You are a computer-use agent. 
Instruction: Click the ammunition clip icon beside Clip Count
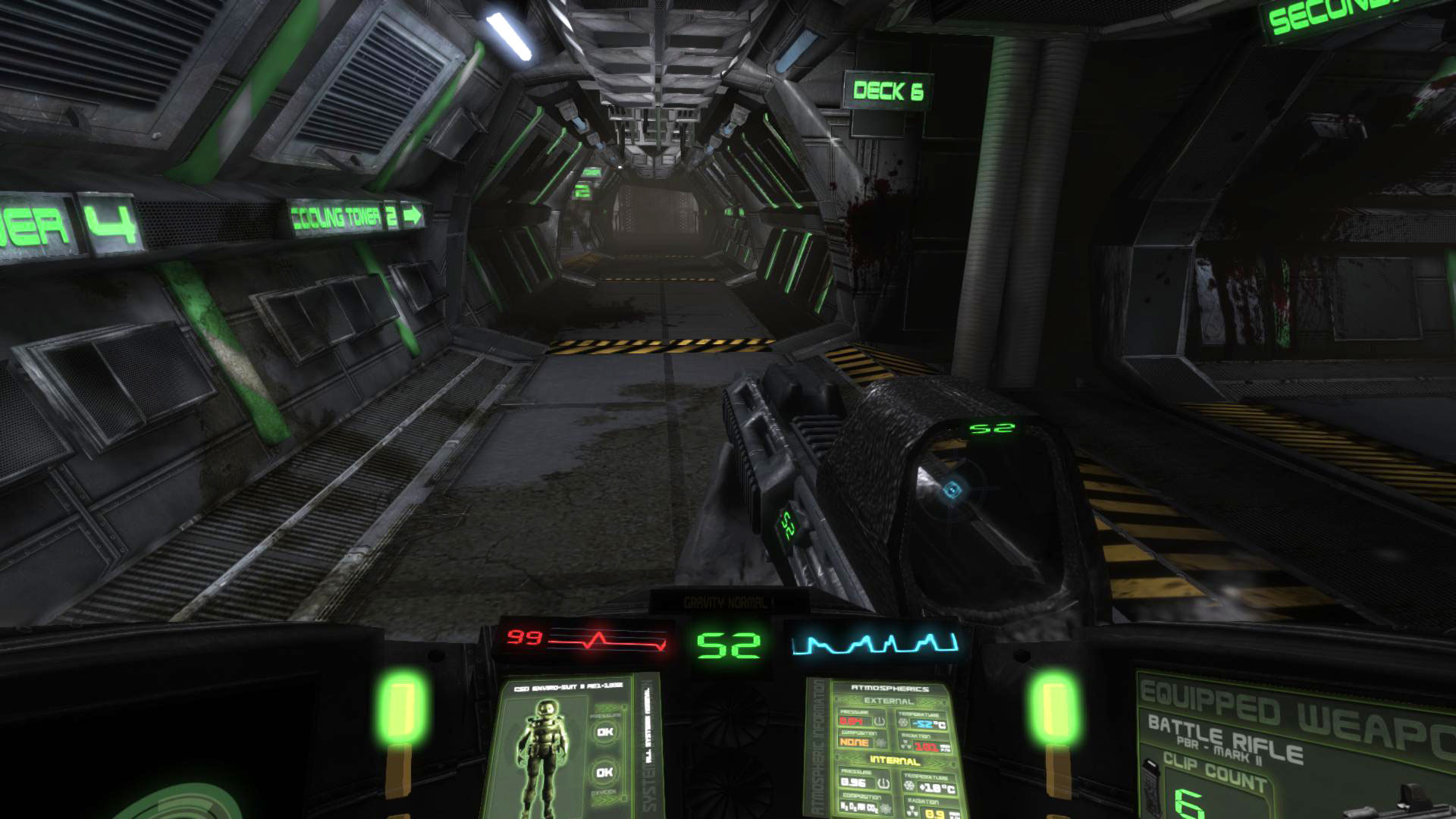coord(1150,788)
